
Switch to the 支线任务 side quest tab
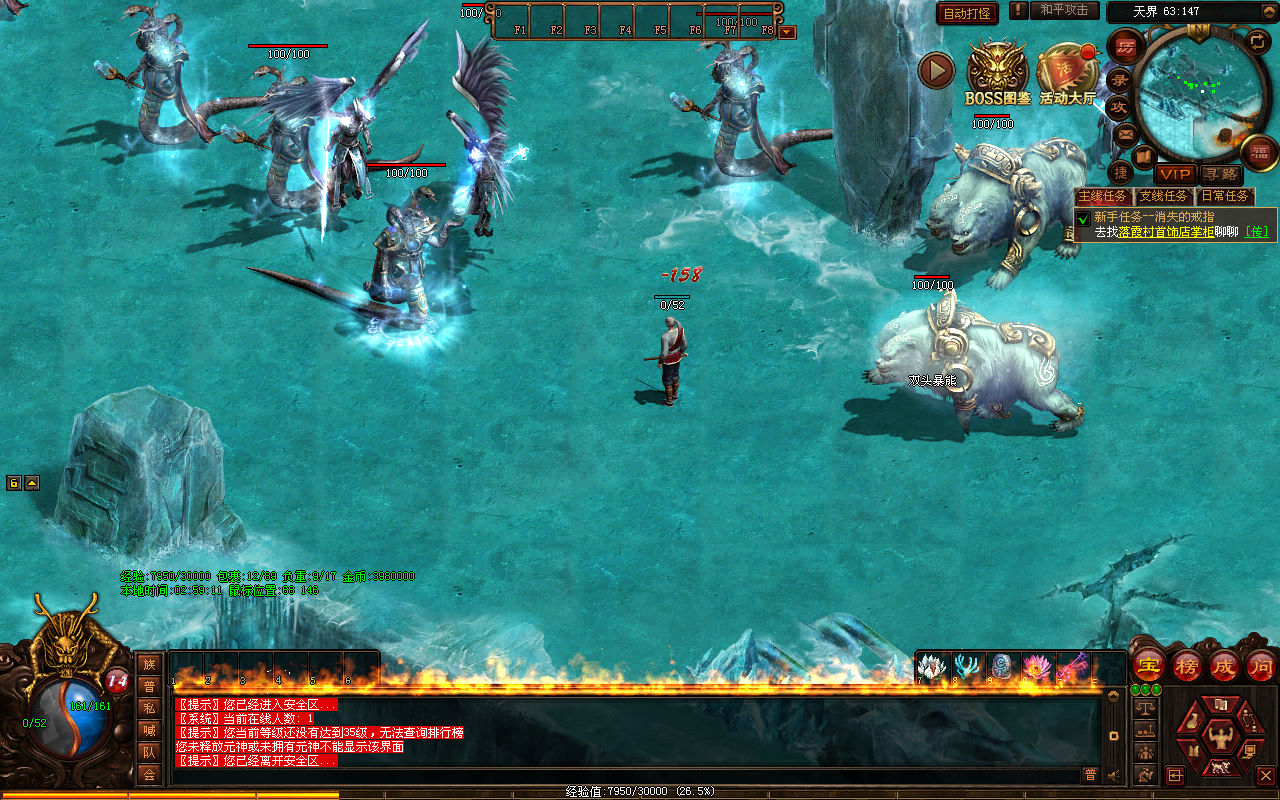tap(1164, 197)
